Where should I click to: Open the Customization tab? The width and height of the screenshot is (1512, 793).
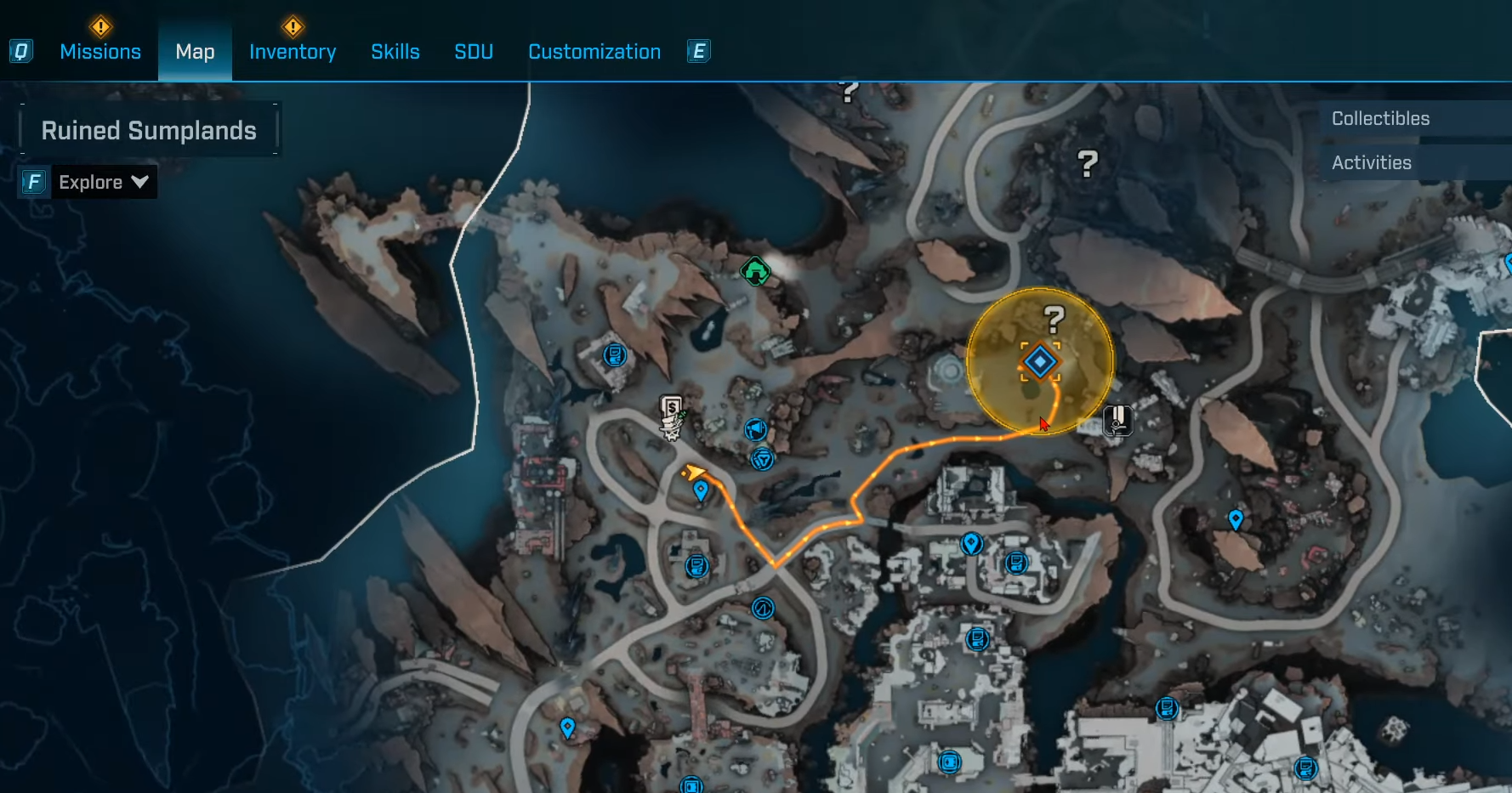(594, 52)
